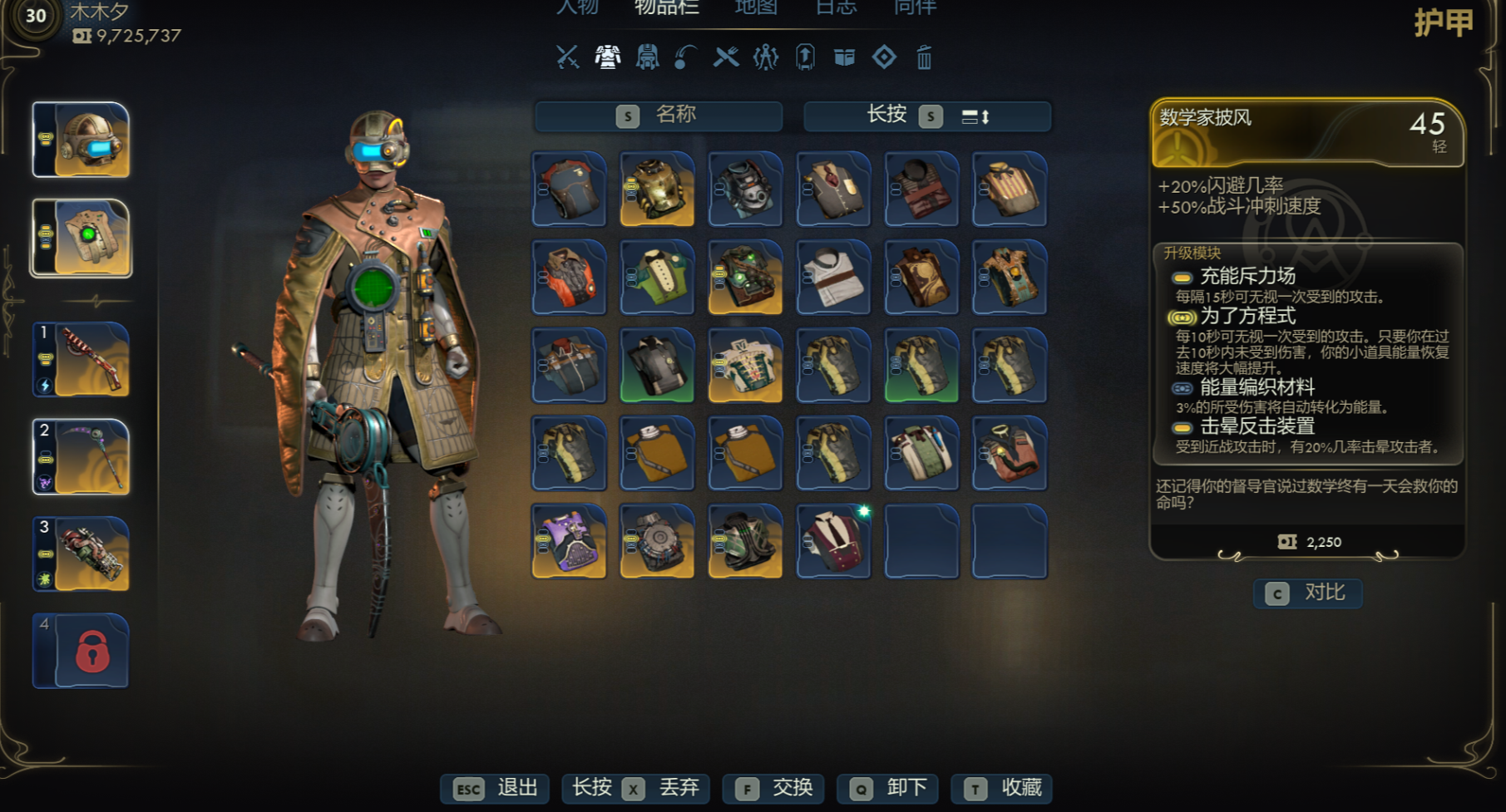Screen dimensions: 1506x812
Task: Switch to the 日志 journal tab
Action: point(835,7)
